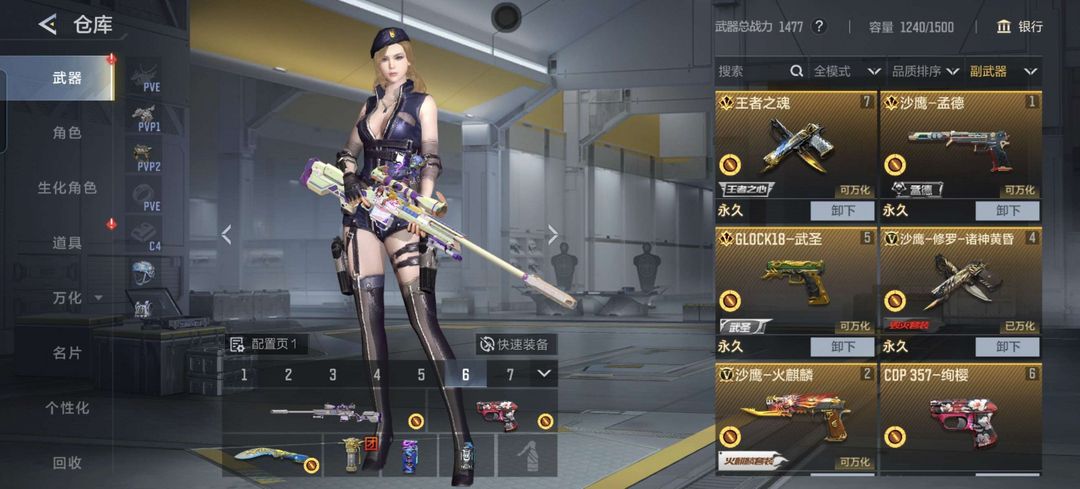The height and width of the screenshot is (489, 1080).
Task: Switch to loadout slot 3
Action: pyautogui.click(x=333, y=375)
